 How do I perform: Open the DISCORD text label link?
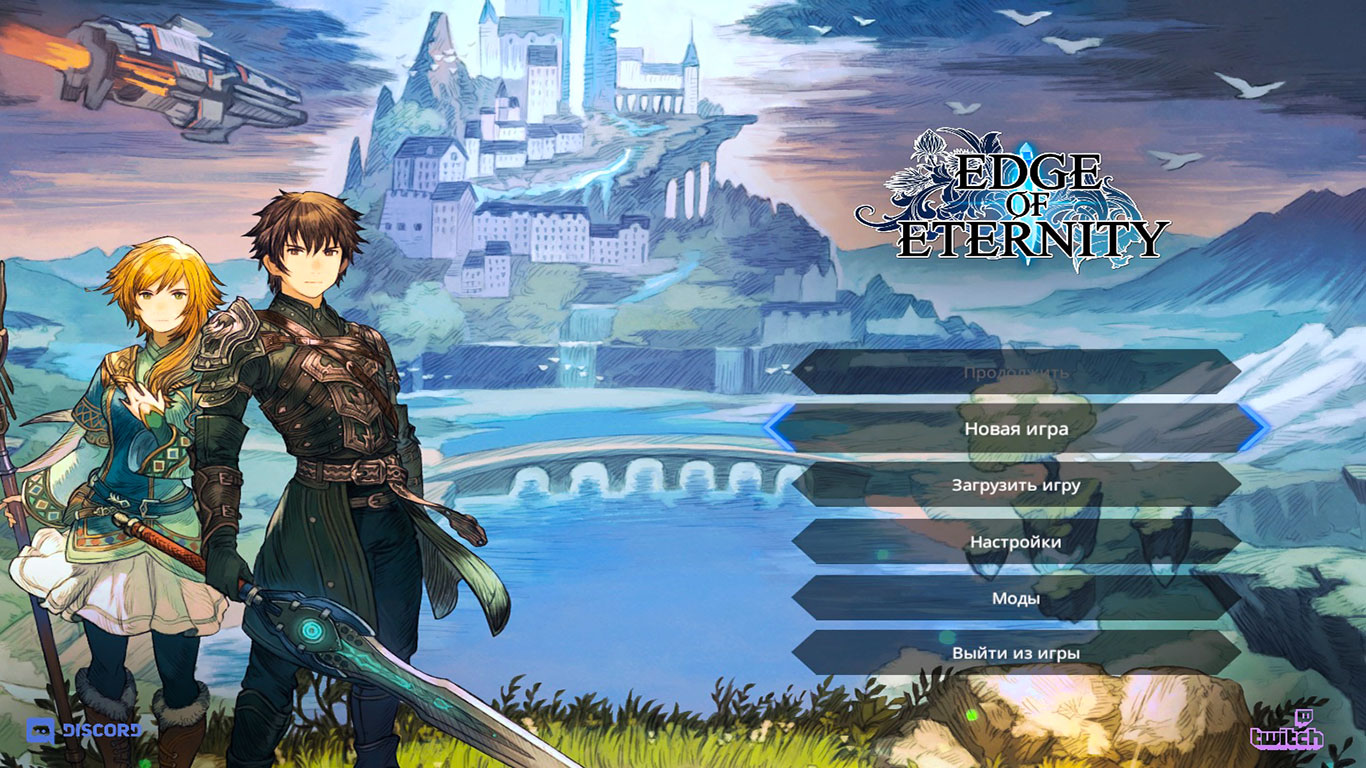coord(100,731)
